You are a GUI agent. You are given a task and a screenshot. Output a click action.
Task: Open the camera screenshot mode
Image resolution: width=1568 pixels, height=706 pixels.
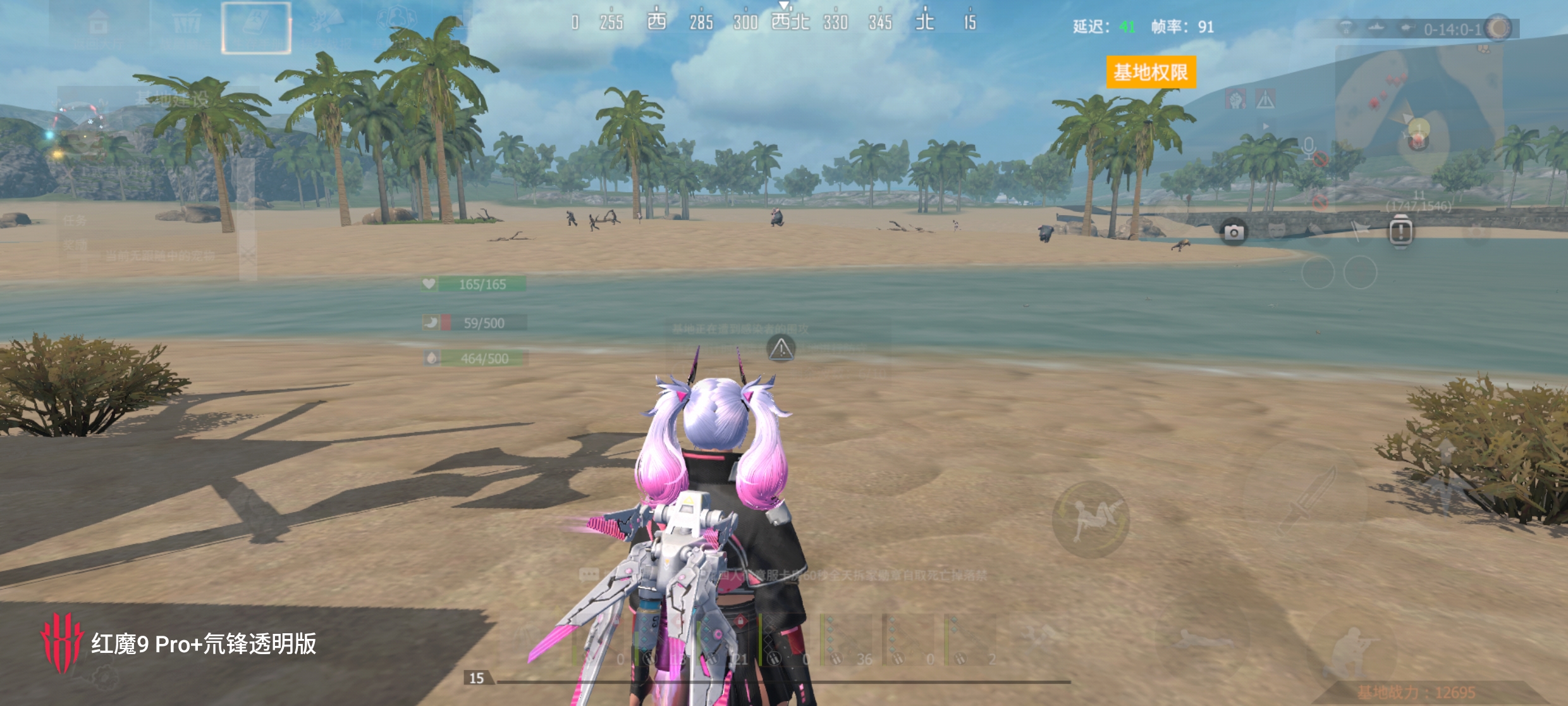pyautogui.click(x=1233, y=233)
